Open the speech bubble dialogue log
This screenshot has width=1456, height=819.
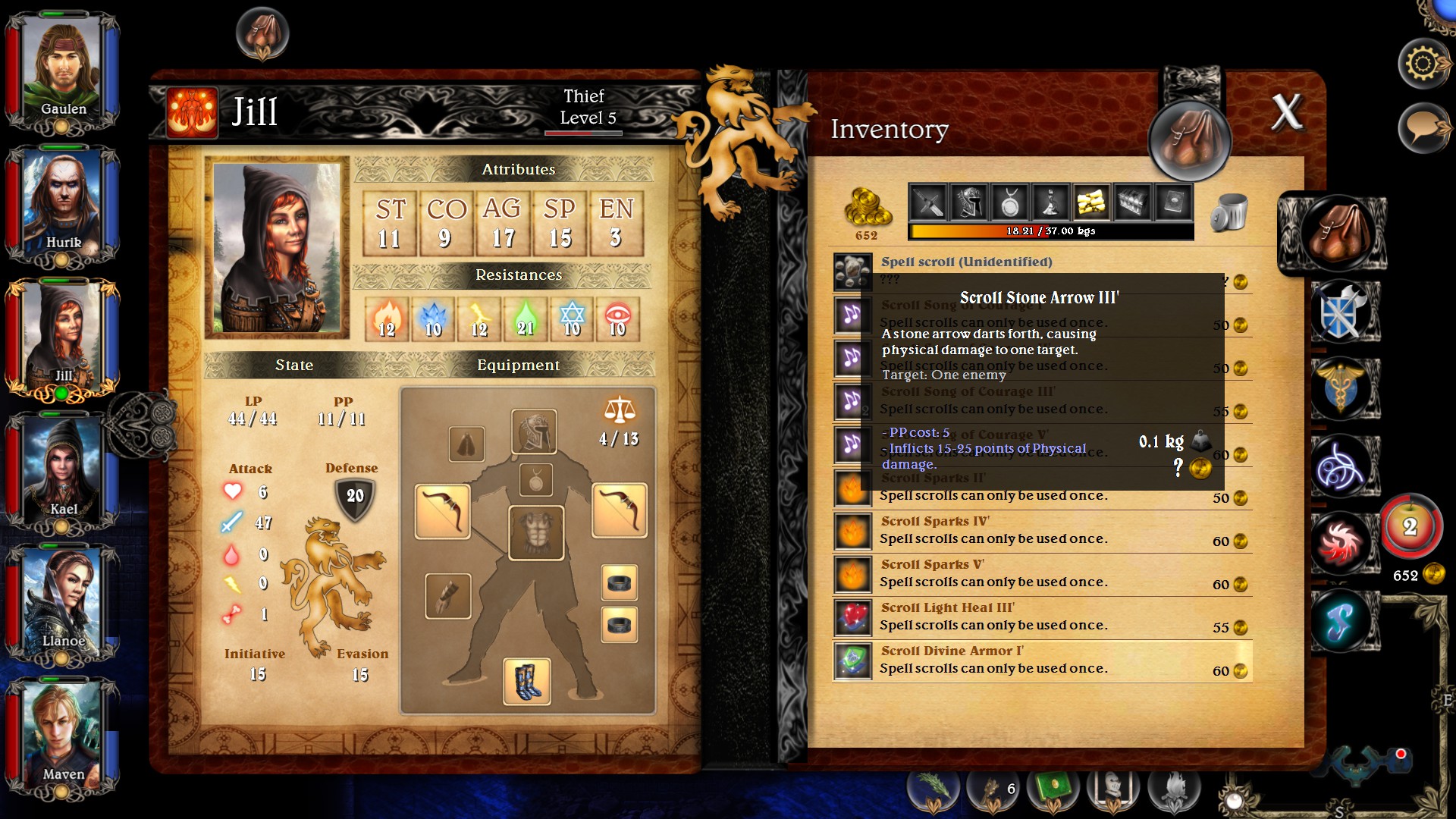pyautogui.click(x=1423, y=127)
